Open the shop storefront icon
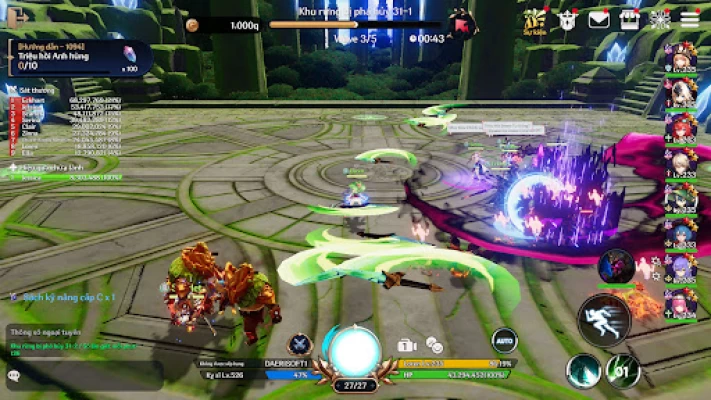The width and height of the screenshot is (711, 400). pos(629,18)
